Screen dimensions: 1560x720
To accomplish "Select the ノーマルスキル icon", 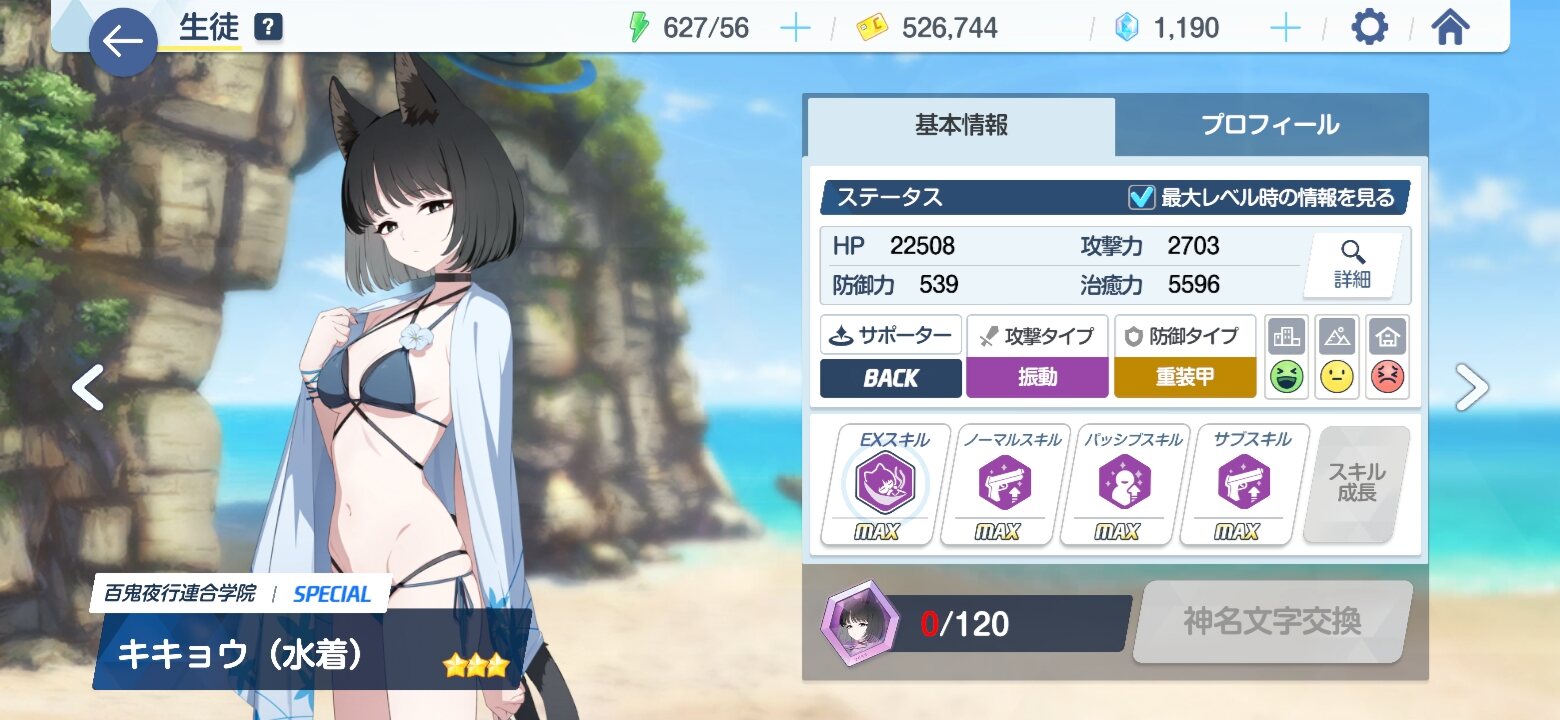I will [1004, 484].
